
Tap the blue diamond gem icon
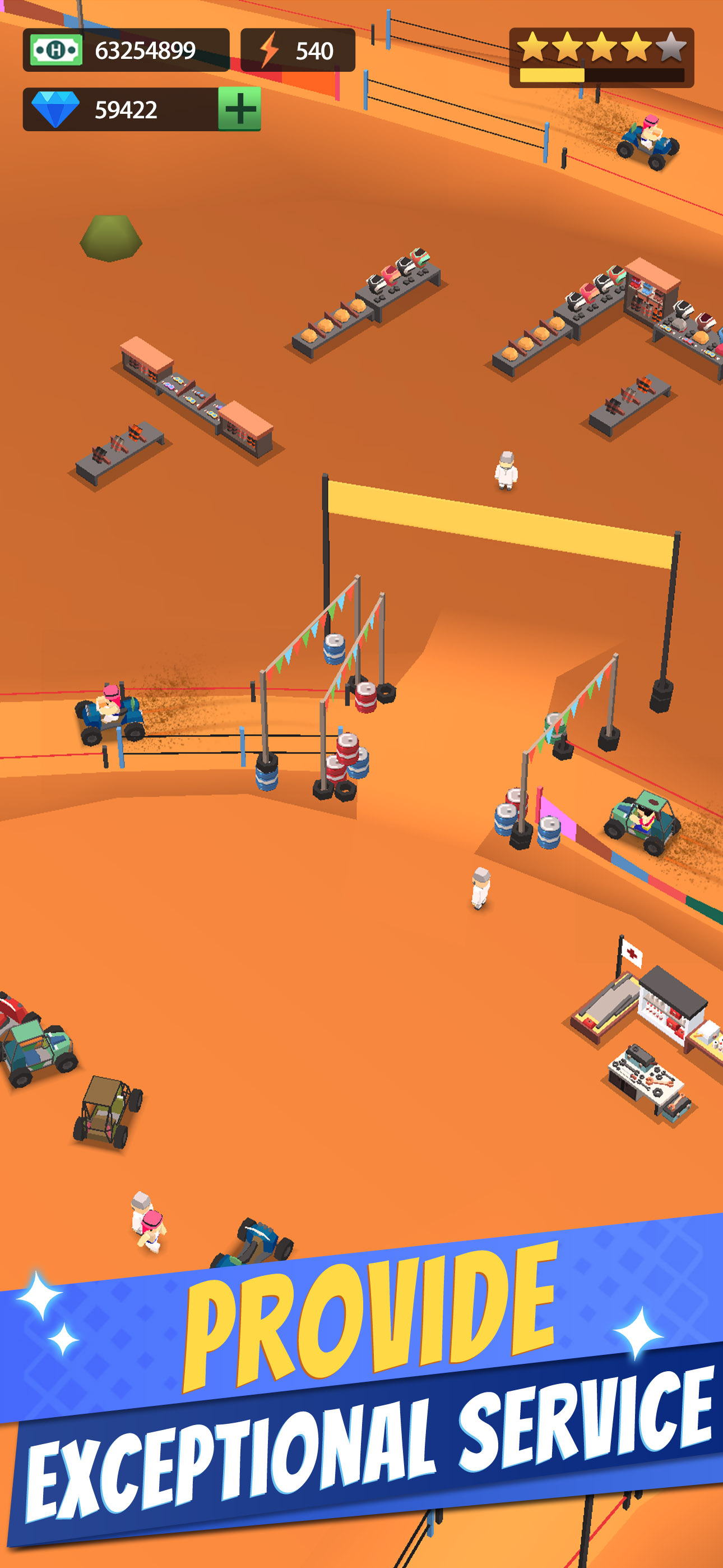56,109
